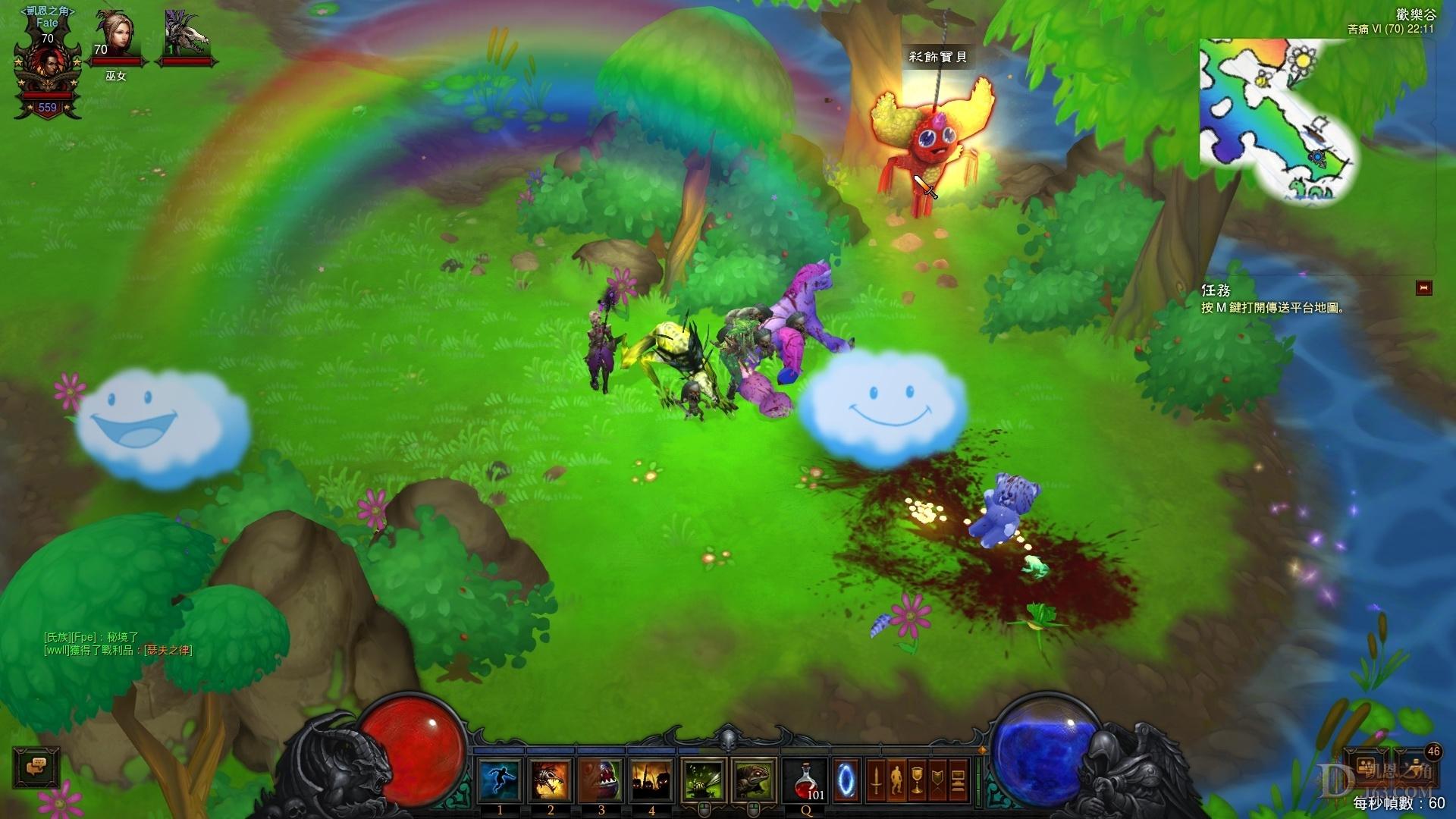The width and height of the screenshot is (1456, 819).
Task: Open the goblet menu button
Action: point(917,779)
